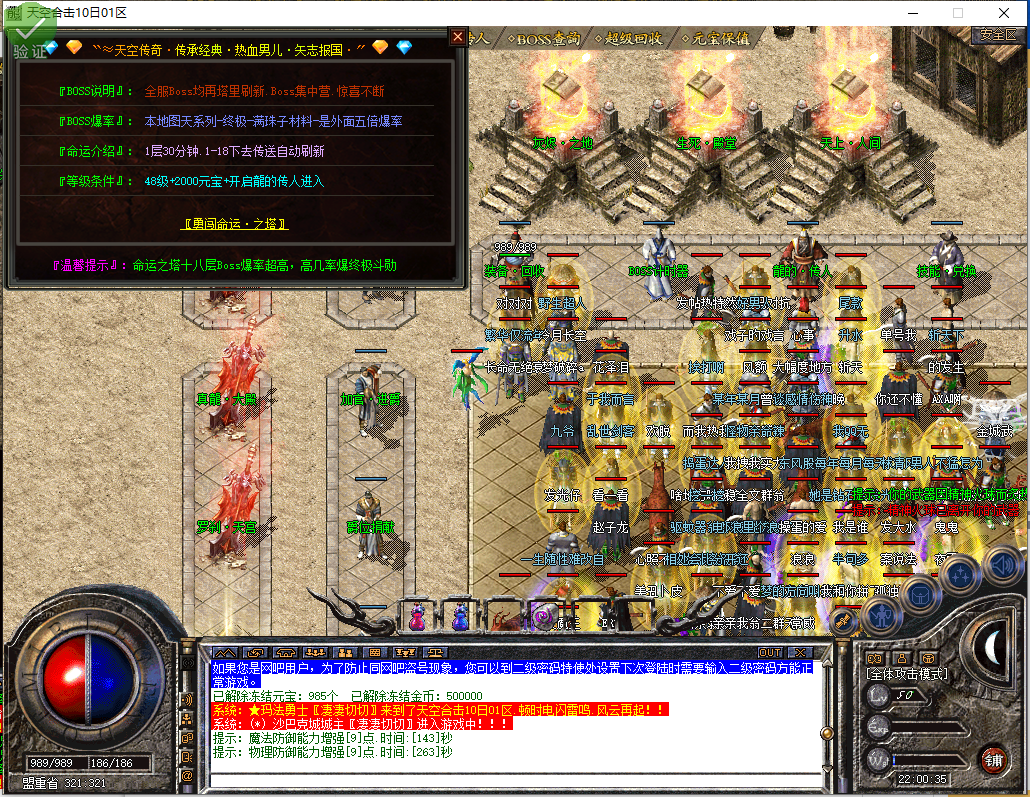
Task: Click the 重回命运·之塔 link
Action: click(x=236, y=224)
